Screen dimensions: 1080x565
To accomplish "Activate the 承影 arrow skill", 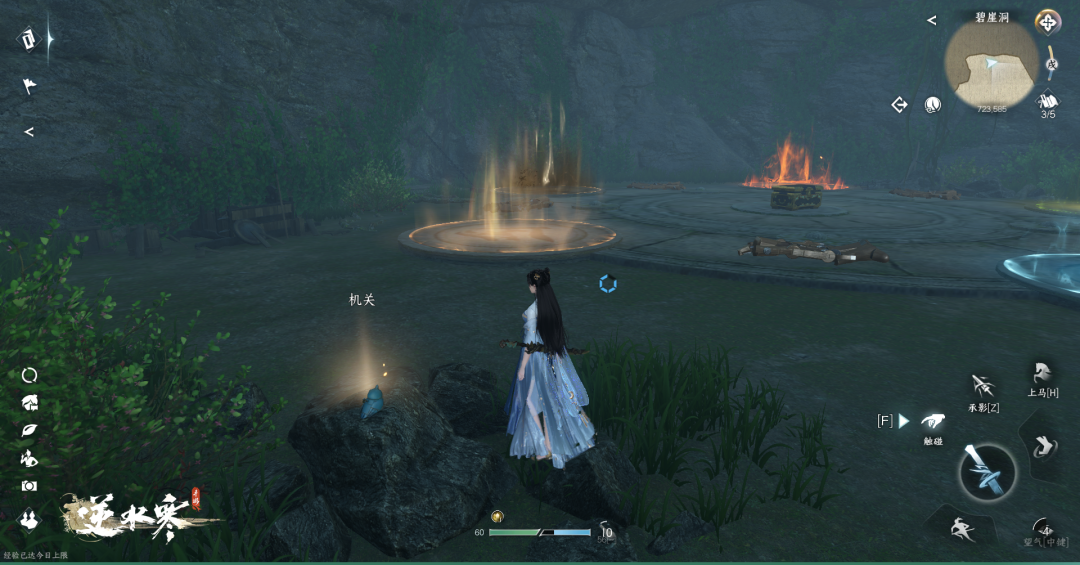I will 982,386.
